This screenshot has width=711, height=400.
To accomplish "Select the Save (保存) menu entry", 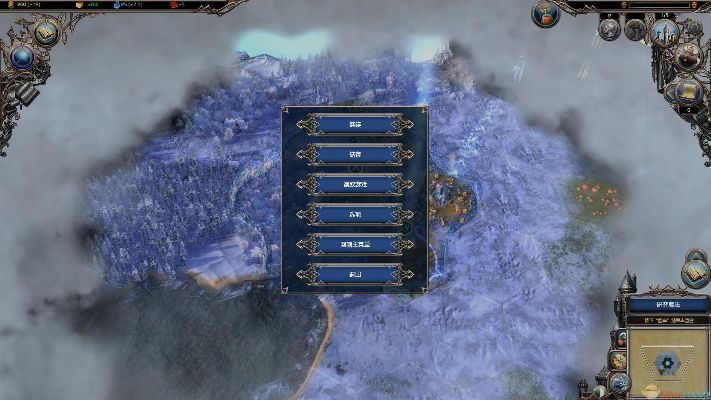I will click(x=356, y=154).
